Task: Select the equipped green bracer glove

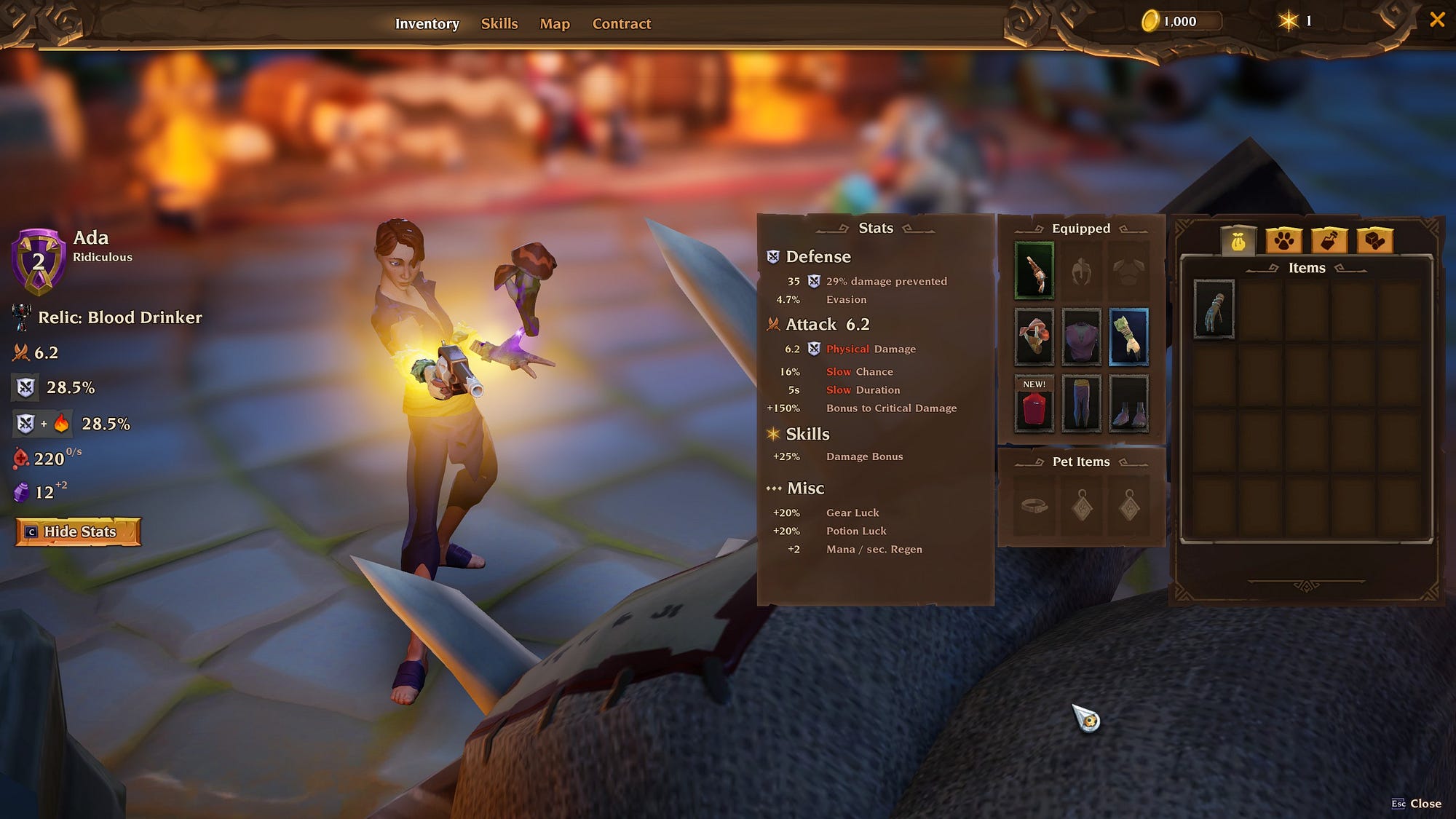Action: [x=1128, y=337]
